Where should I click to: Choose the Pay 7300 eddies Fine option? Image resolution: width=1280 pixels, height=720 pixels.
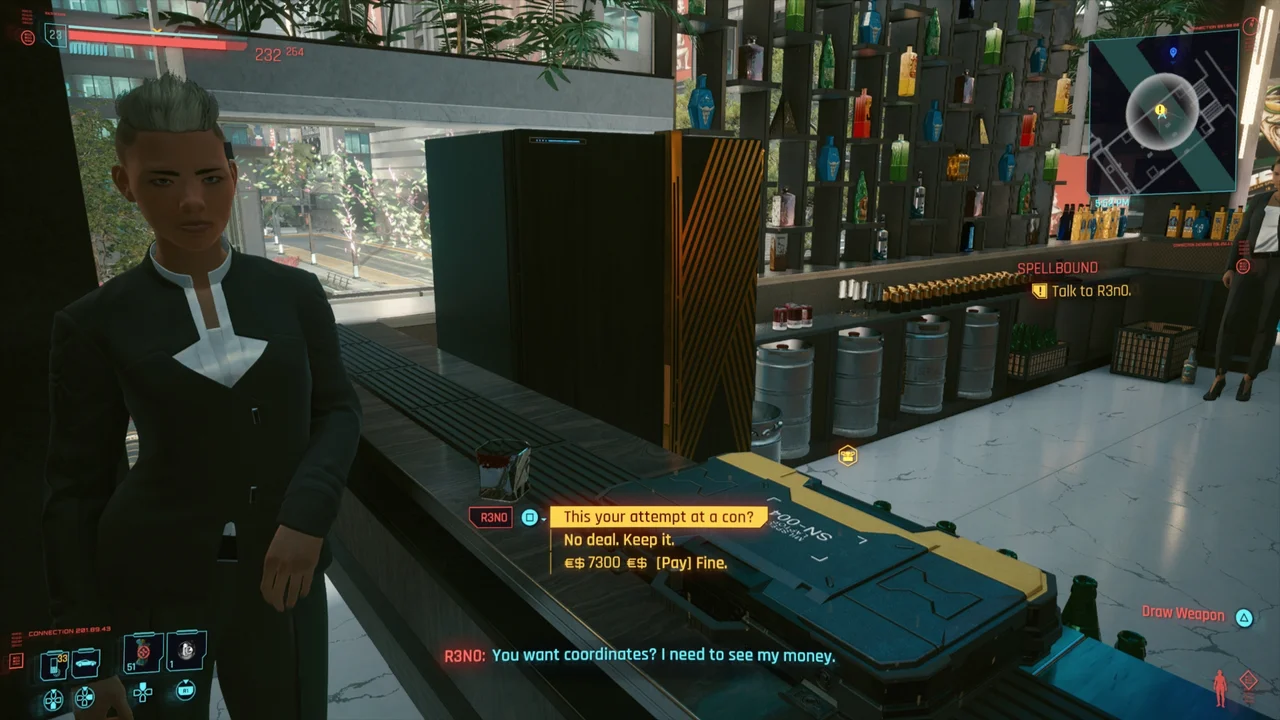pos(645,563)
